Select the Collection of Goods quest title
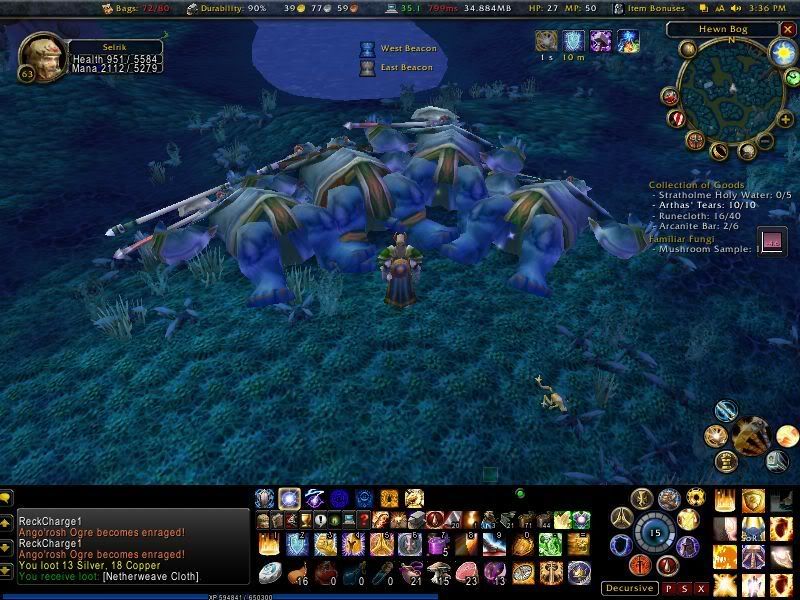 (x=695, y=185)
